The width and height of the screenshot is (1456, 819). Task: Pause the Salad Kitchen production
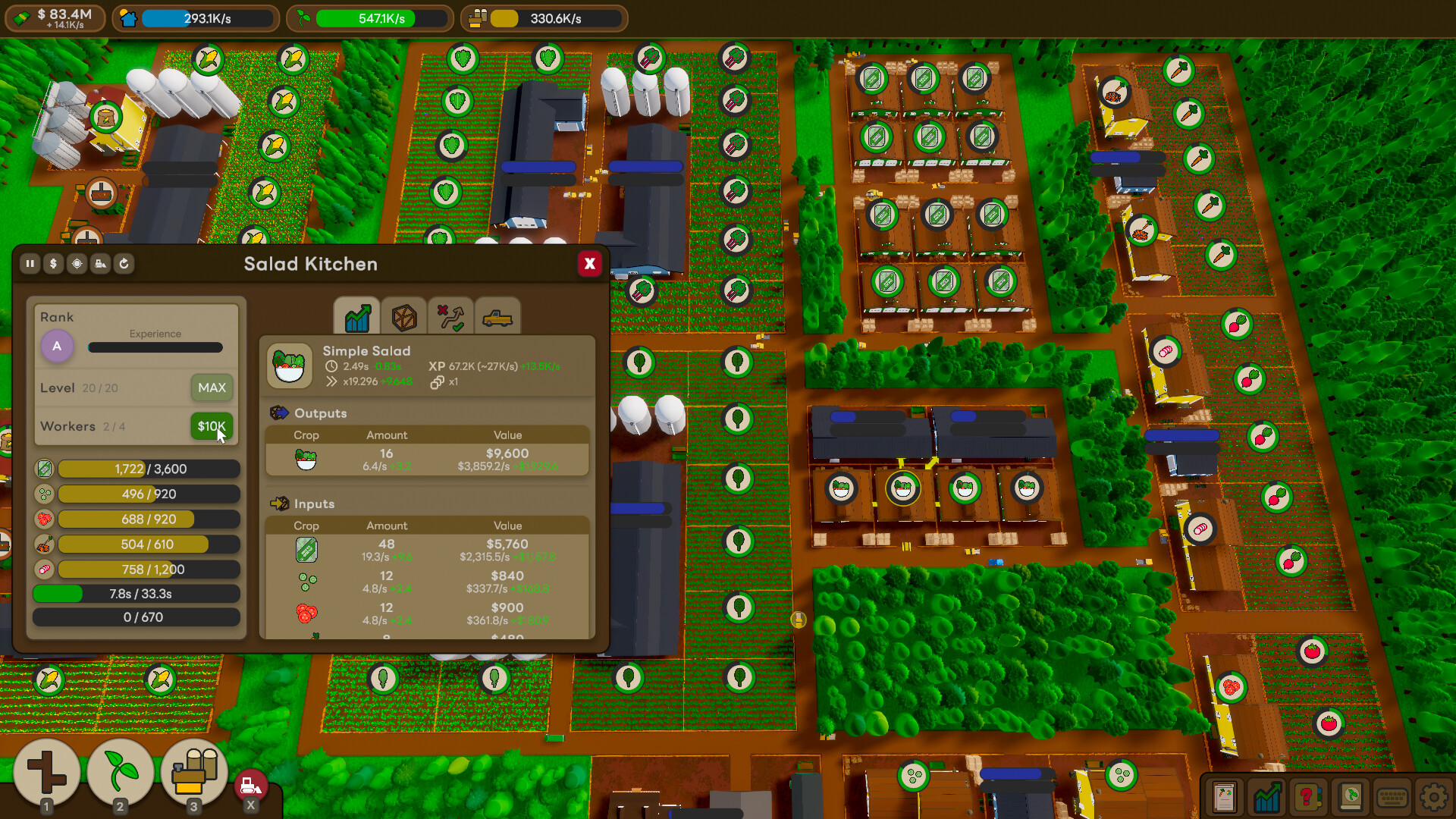(x=30, y=264)
